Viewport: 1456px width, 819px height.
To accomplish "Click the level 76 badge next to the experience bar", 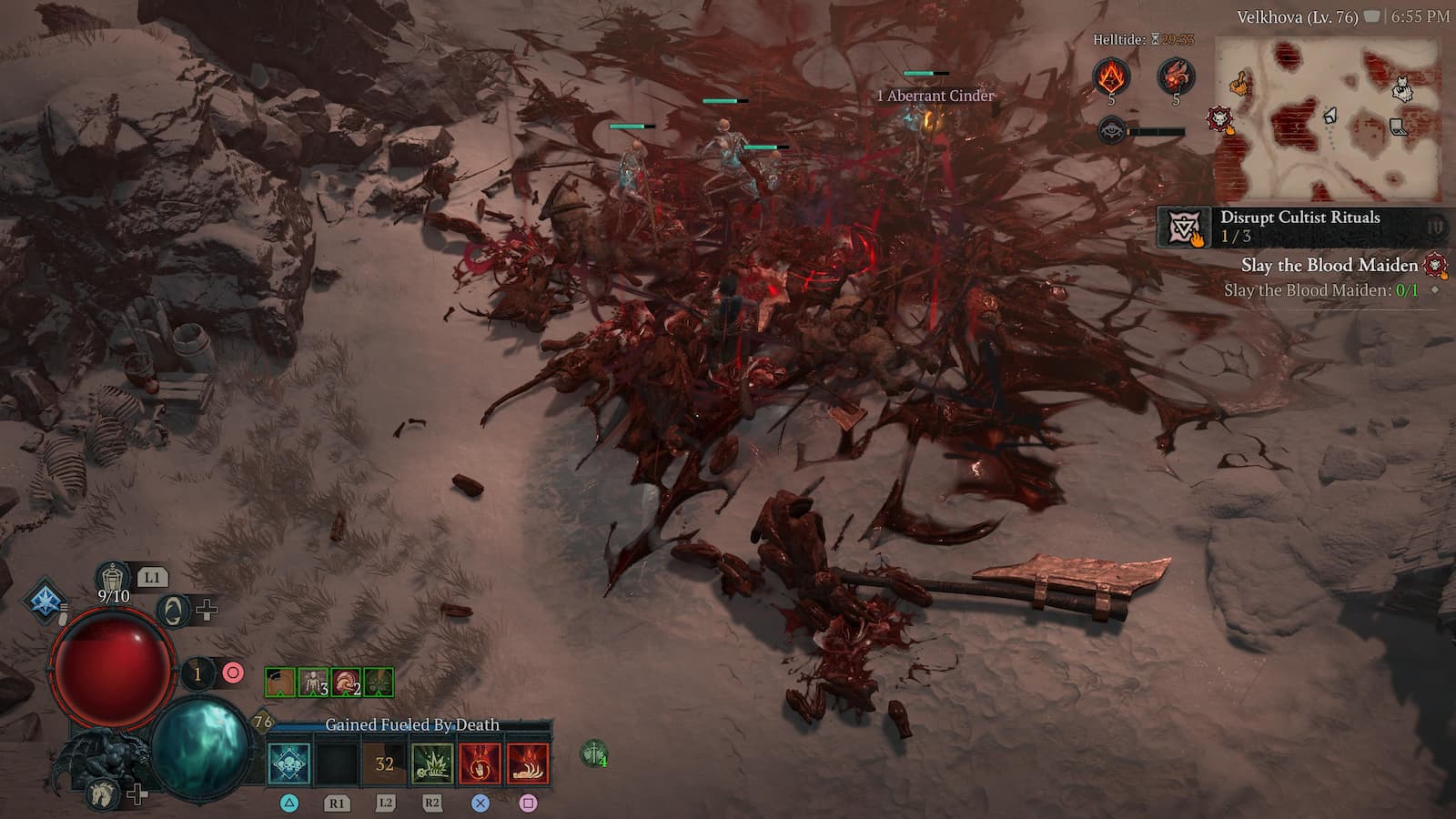I will point(261,719).
